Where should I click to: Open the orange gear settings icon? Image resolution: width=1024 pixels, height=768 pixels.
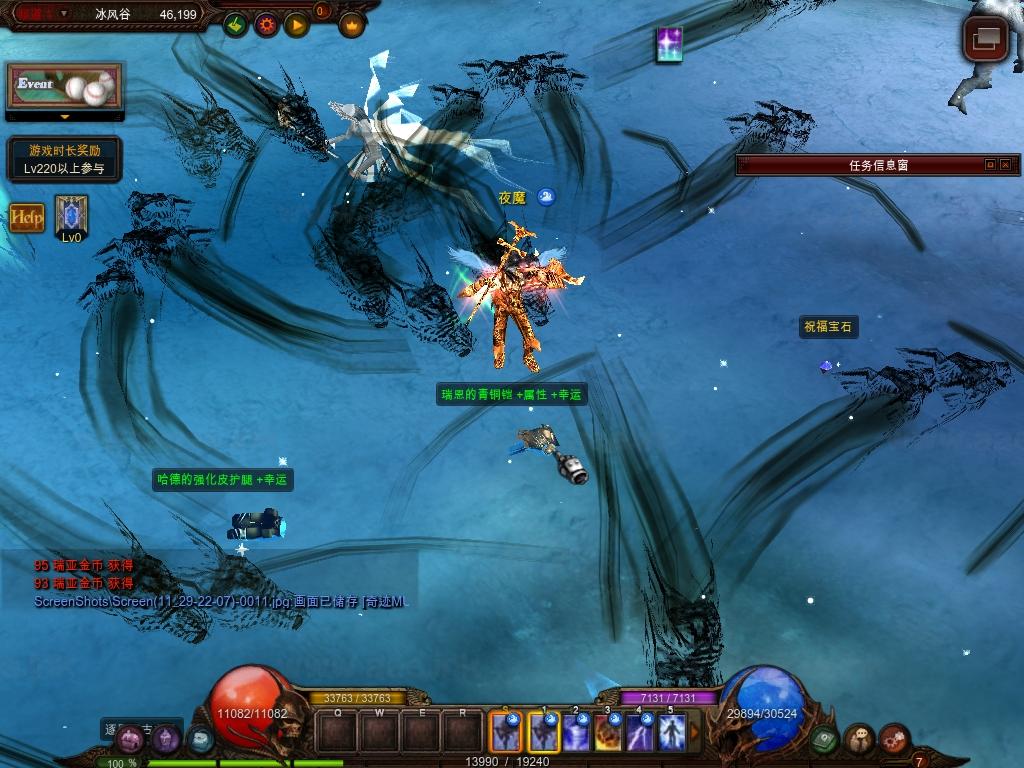point(266,24)
